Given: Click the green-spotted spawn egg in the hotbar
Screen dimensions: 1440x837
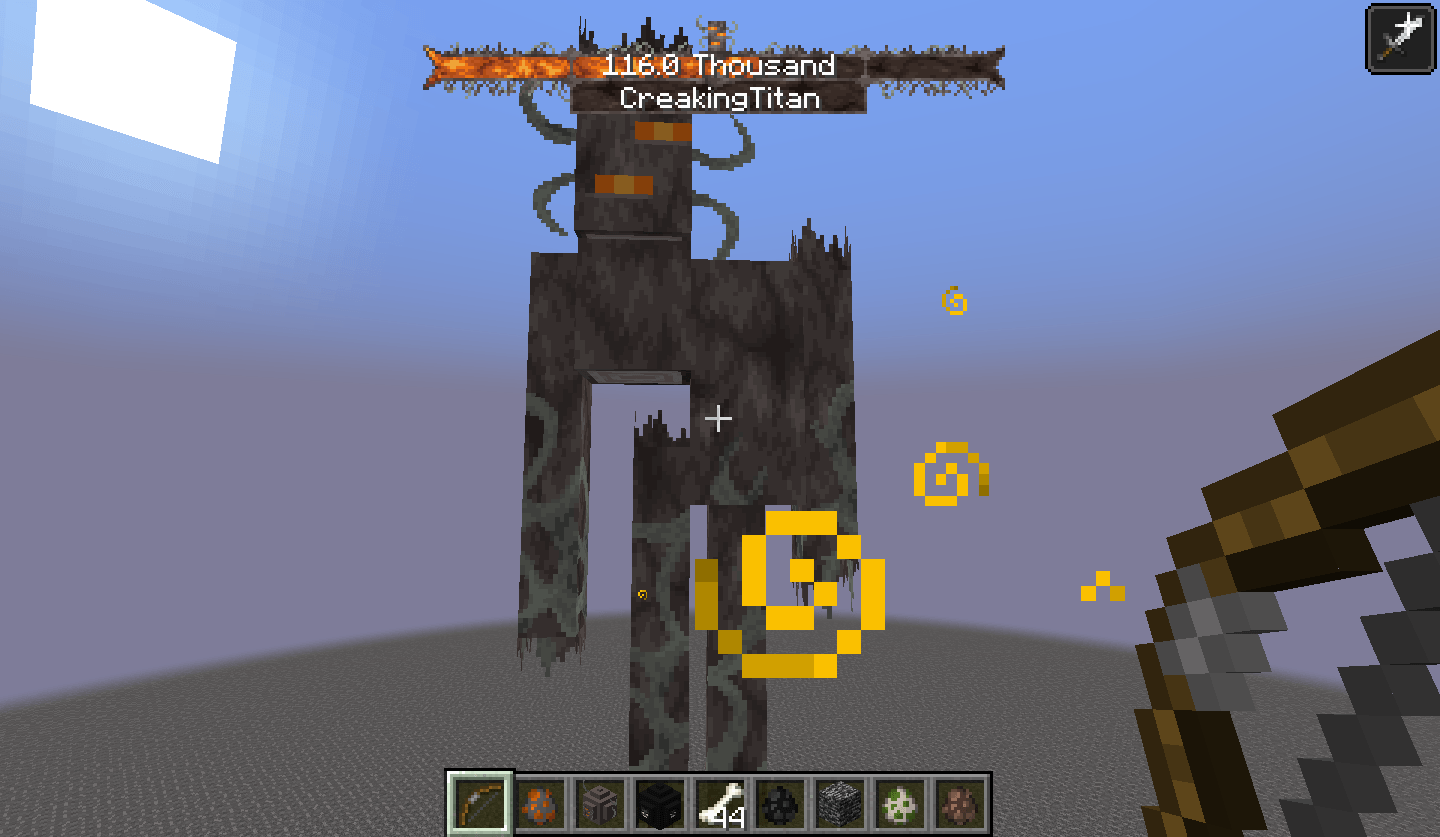Looking at the screenshot, I should tap(901, 810).
